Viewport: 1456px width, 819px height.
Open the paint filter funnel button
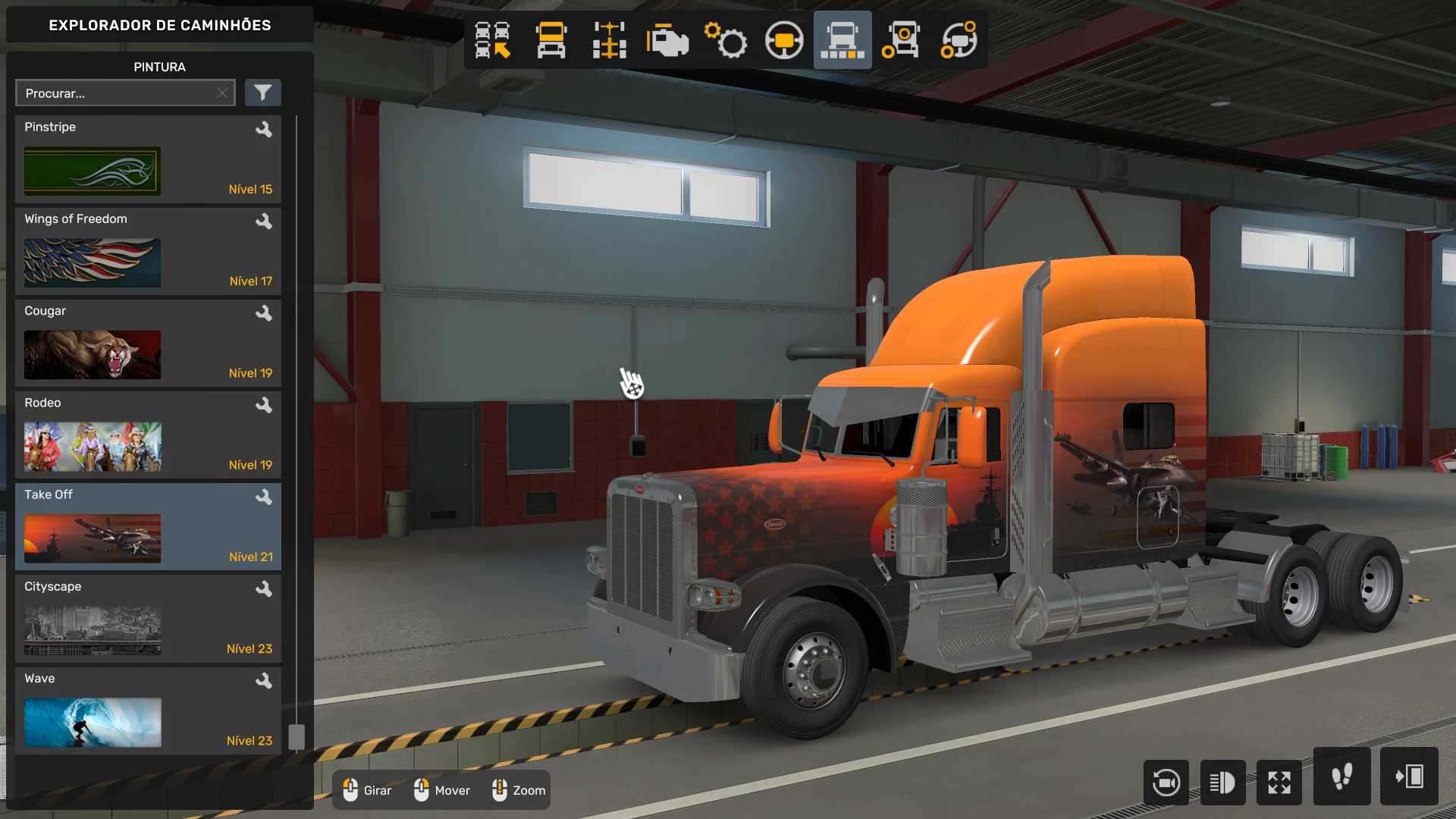pyautogui.click(x=262, y=93)
